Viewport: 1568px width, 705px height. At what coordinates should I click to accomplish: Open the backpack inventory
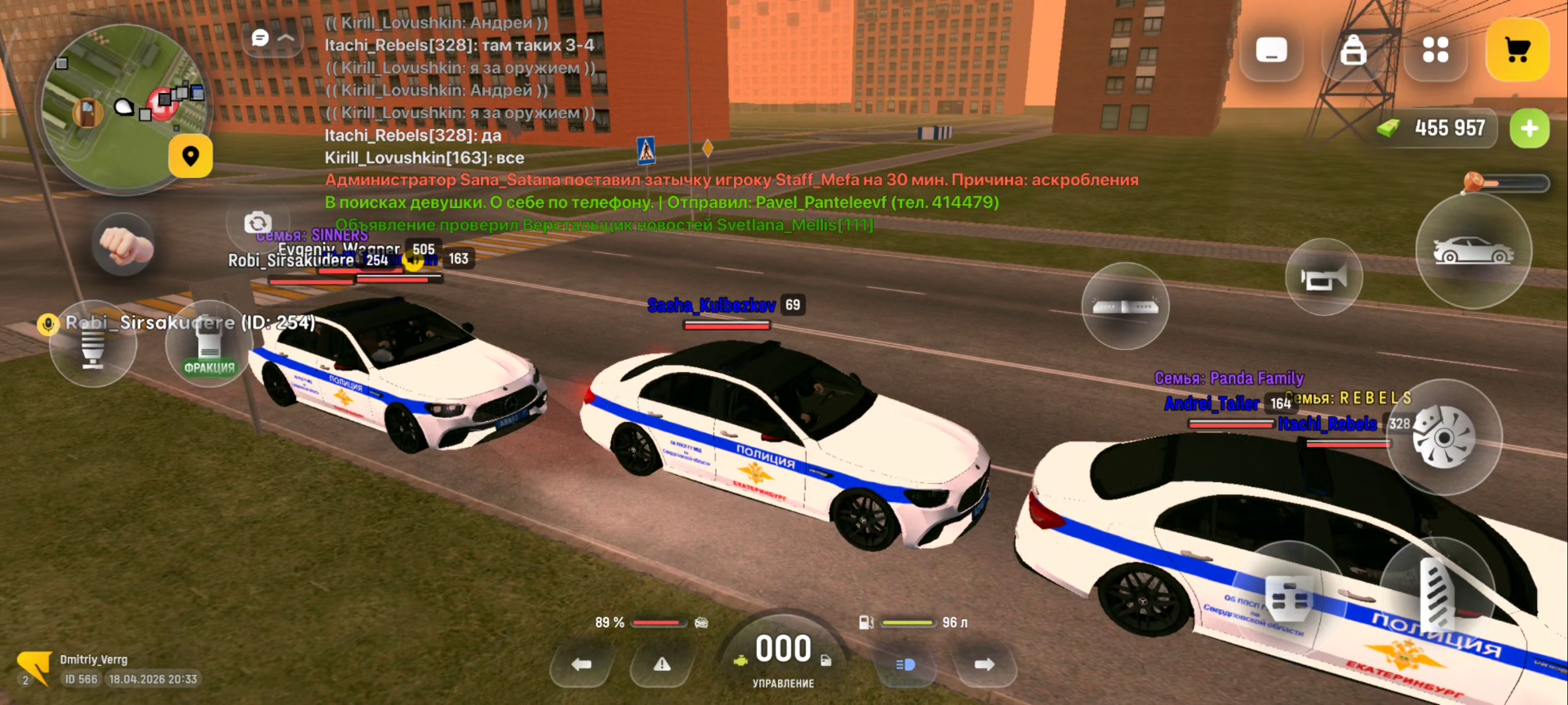click(x=1352, y=50)
